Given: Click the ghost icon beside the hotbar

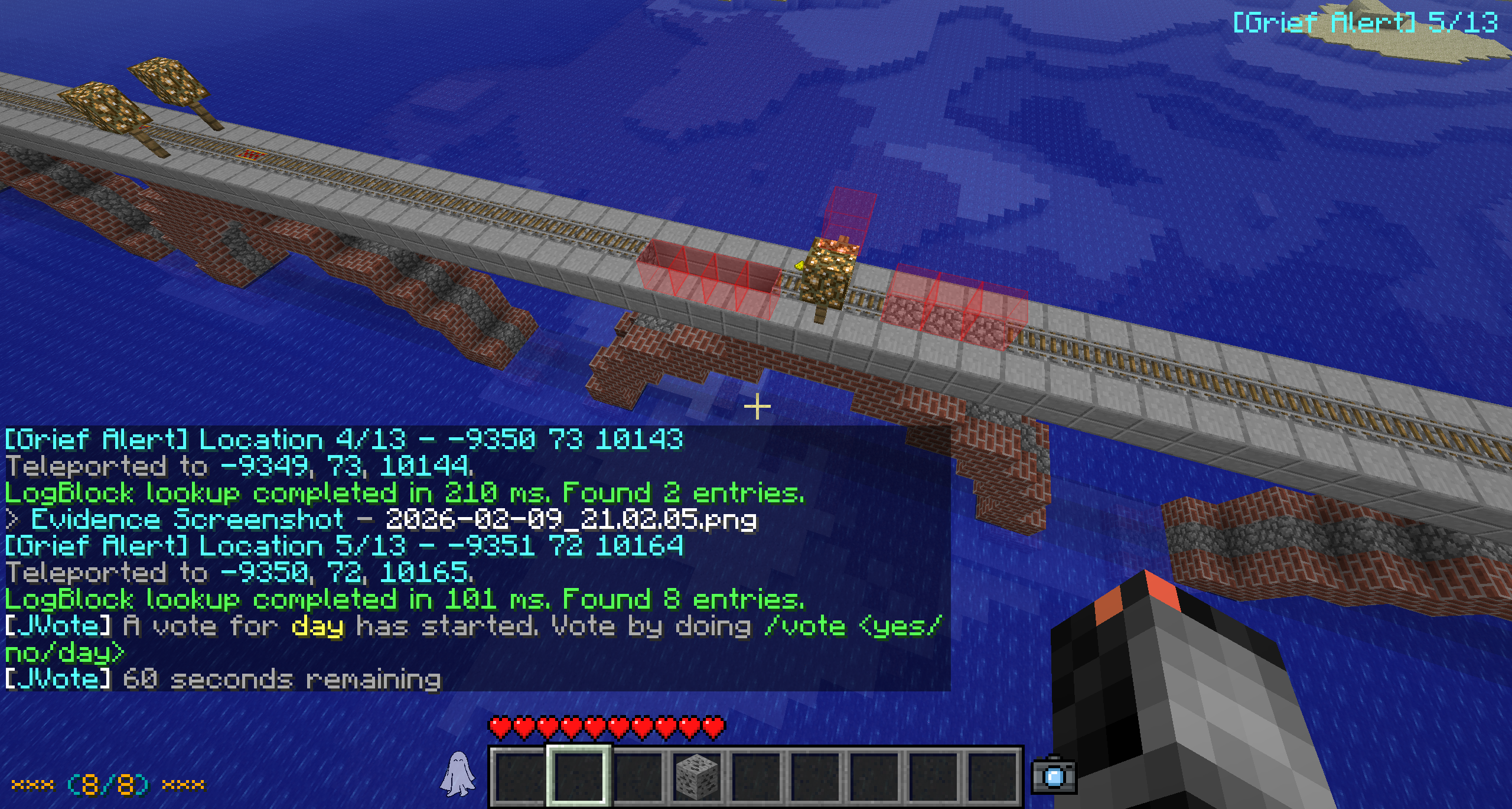Looking at the screenshot, I should click(x=458, y=773).
